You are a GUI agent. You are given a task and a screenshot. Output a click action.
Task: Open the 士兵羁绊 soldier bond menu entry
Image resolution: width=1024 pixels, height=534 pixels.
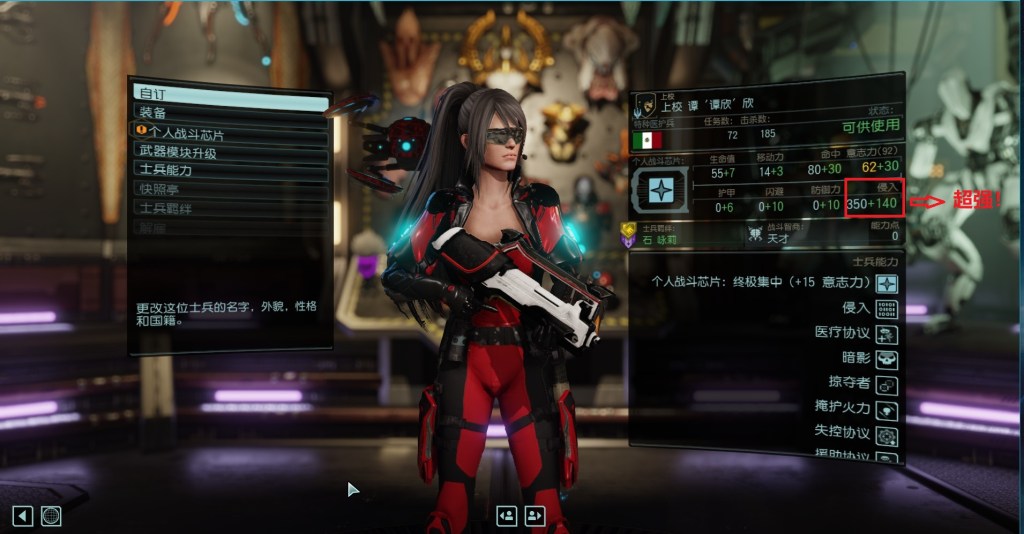pyautogui.click(x=230, y=208)
